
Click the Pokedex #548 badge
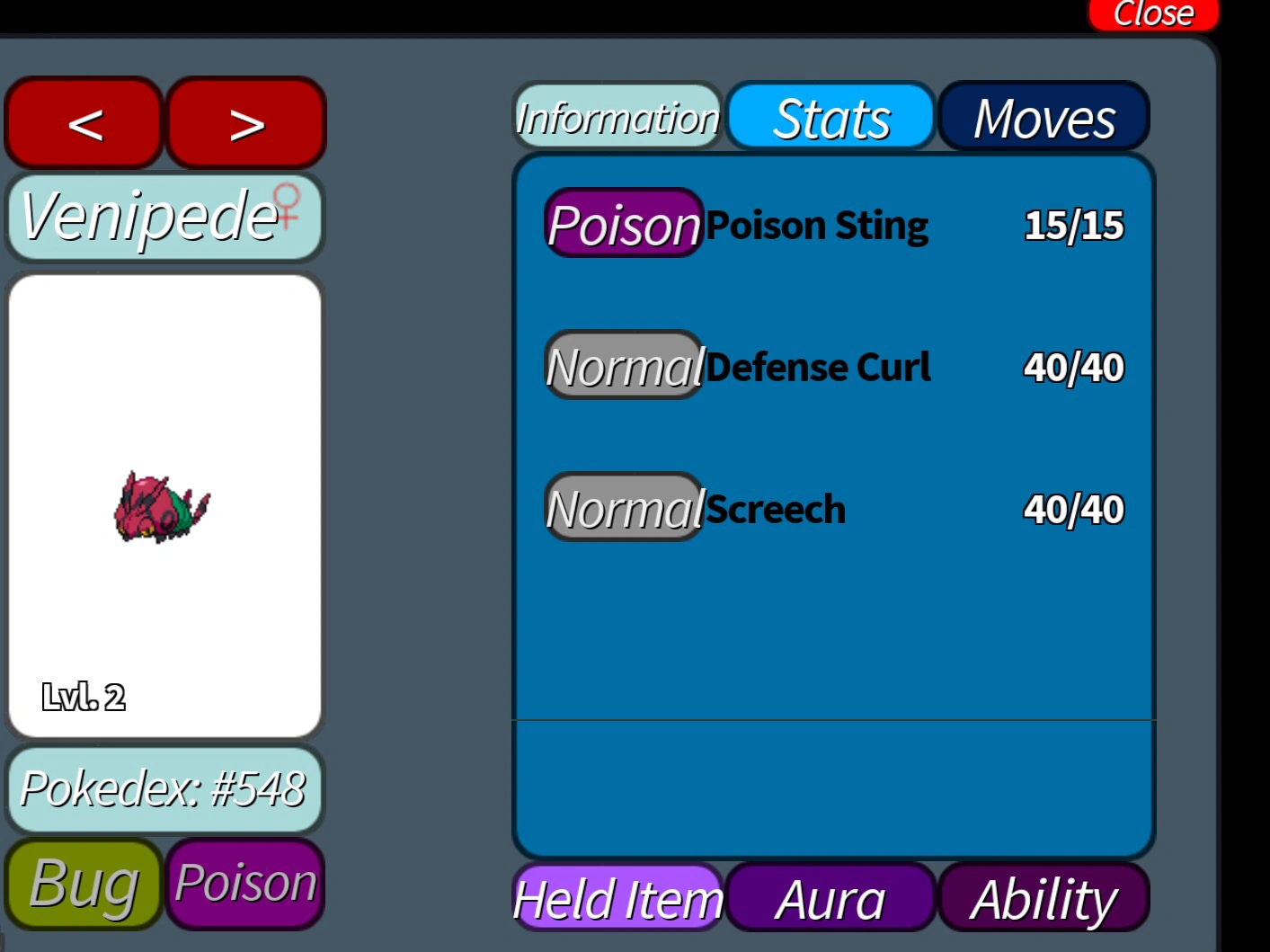click(x=164, y=791)
